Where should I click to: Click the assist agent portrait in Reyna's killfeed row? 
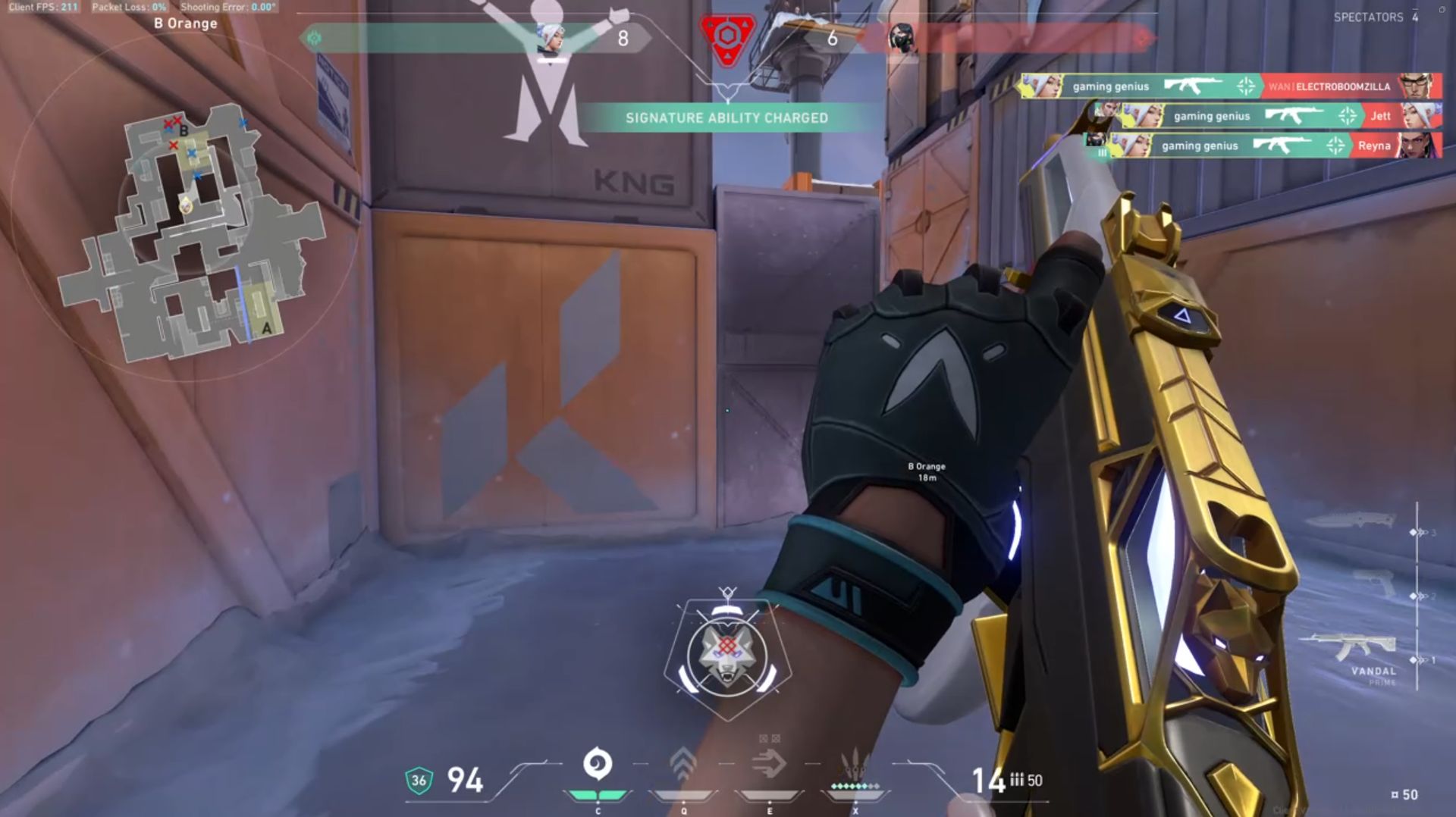tap(1094, 141)
